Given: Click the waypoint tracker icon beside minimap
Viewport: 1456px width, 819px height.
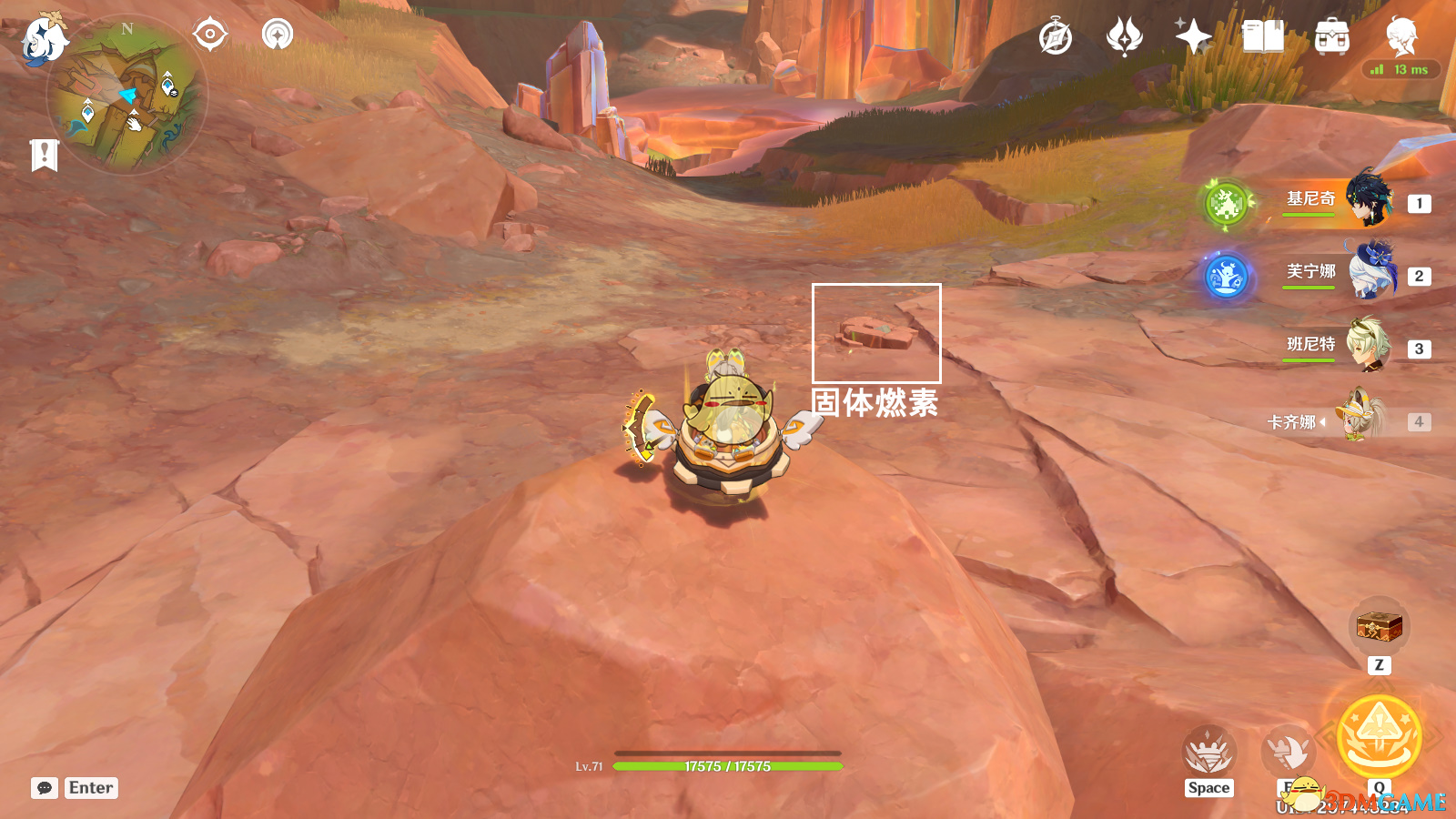Looking at the screenshot, I should point(209,34).
